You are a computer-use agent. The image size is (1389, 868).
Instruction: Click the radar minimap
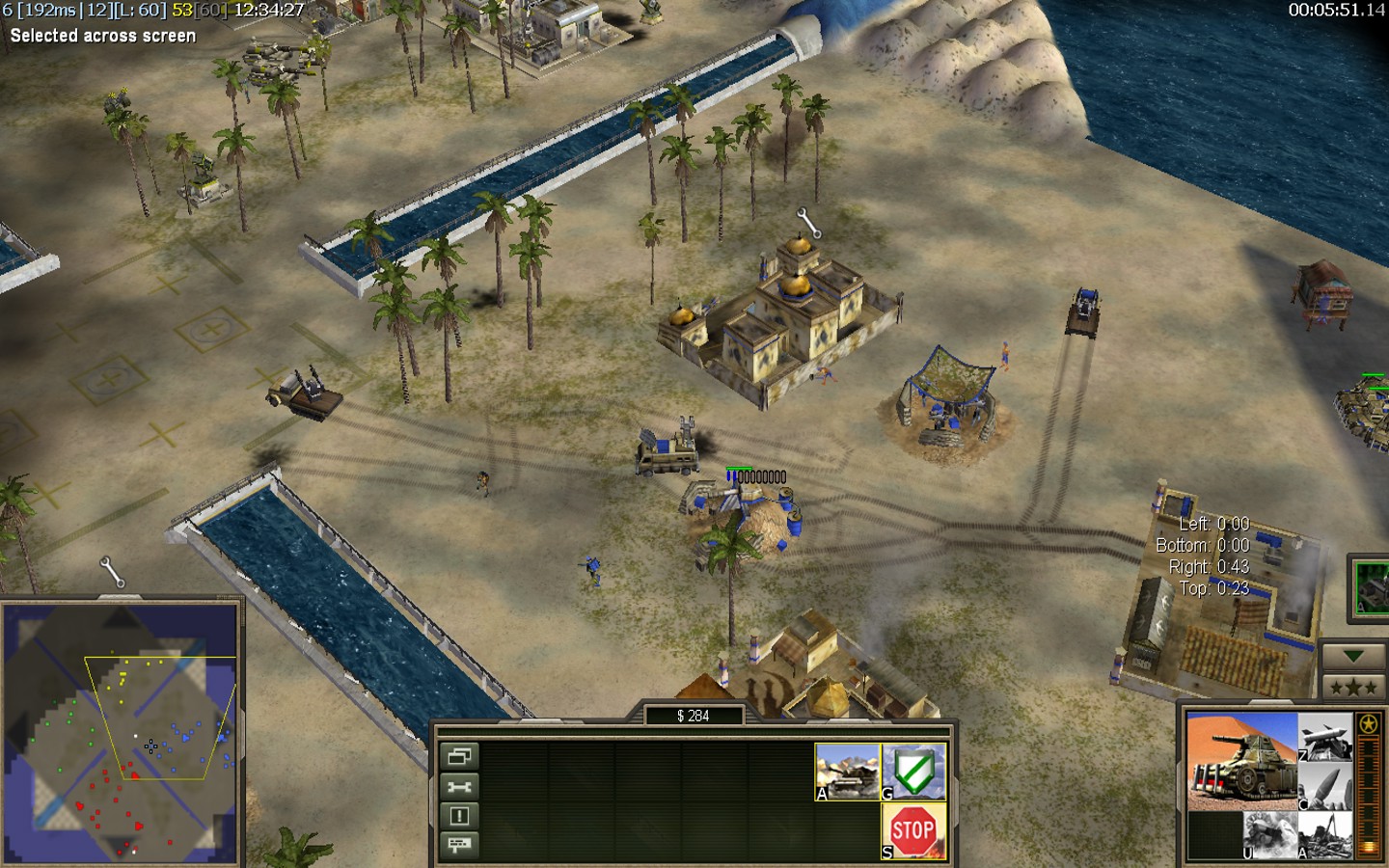coord(121,733)
